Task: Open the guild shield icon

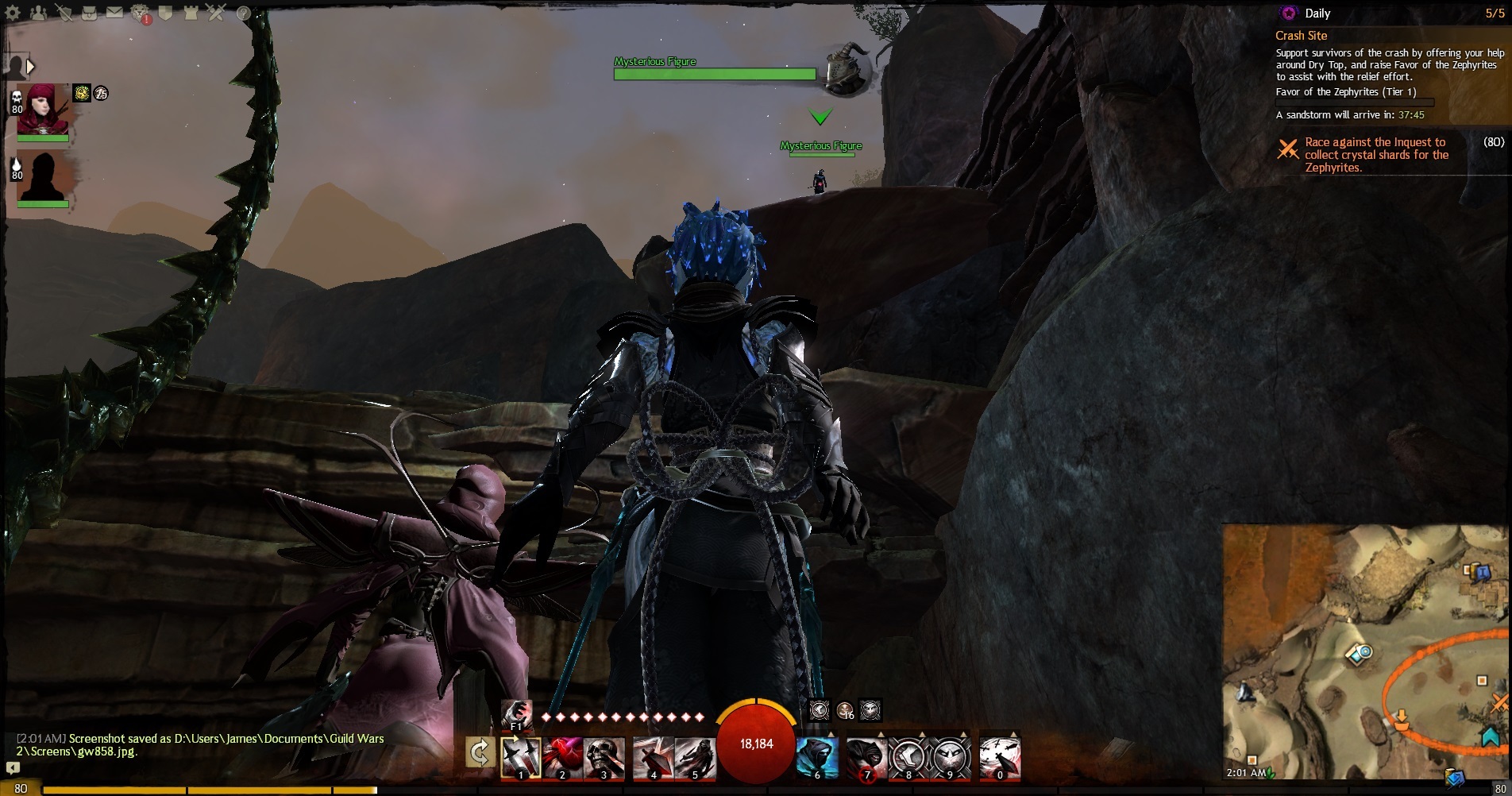Action: point(165,13)
